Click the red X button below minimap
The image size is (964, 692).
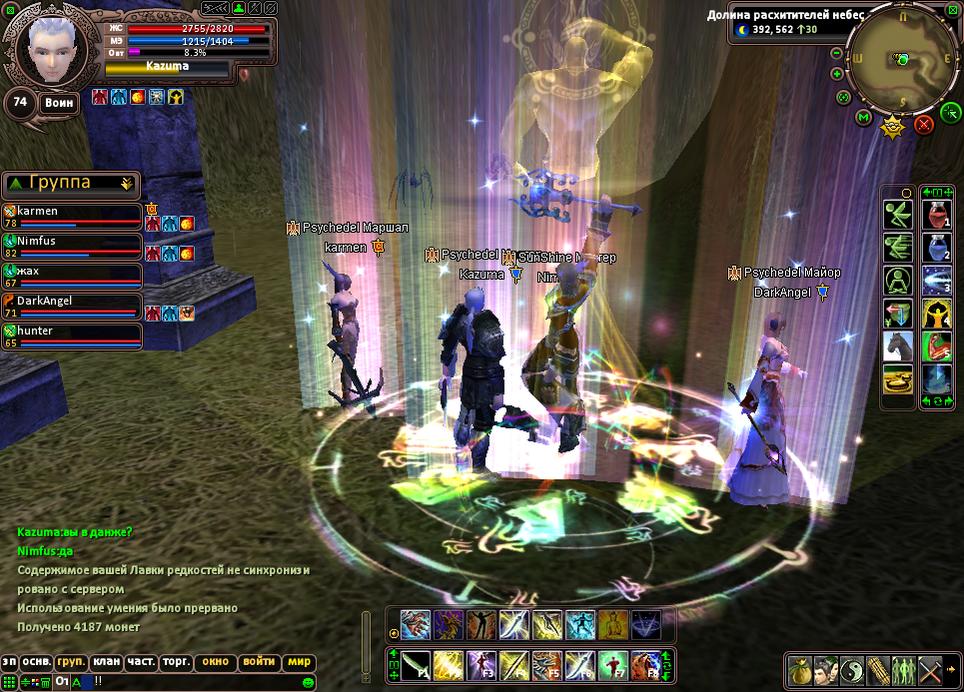point(924,124)
